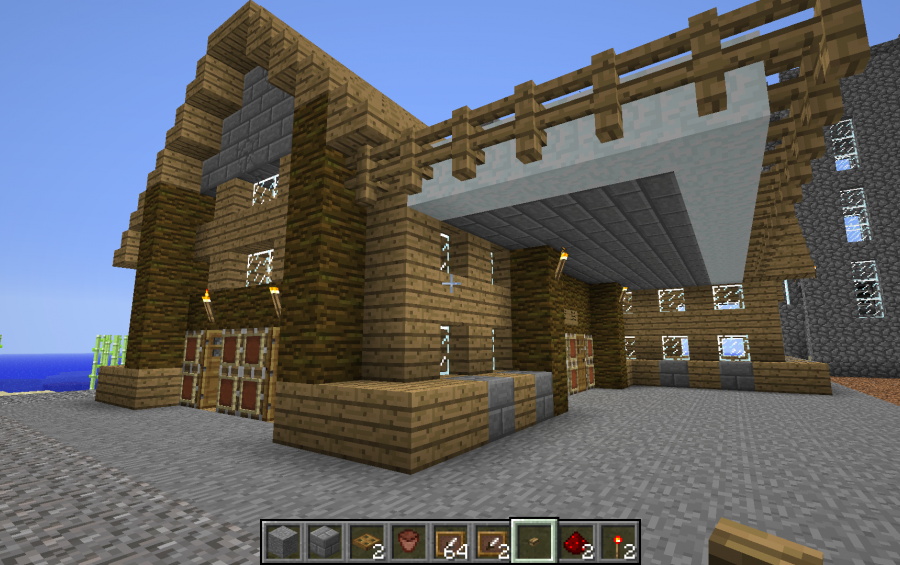Pick the framed item stack of 2
Viewport: 900px width, 565px height.
coord(491,542)
